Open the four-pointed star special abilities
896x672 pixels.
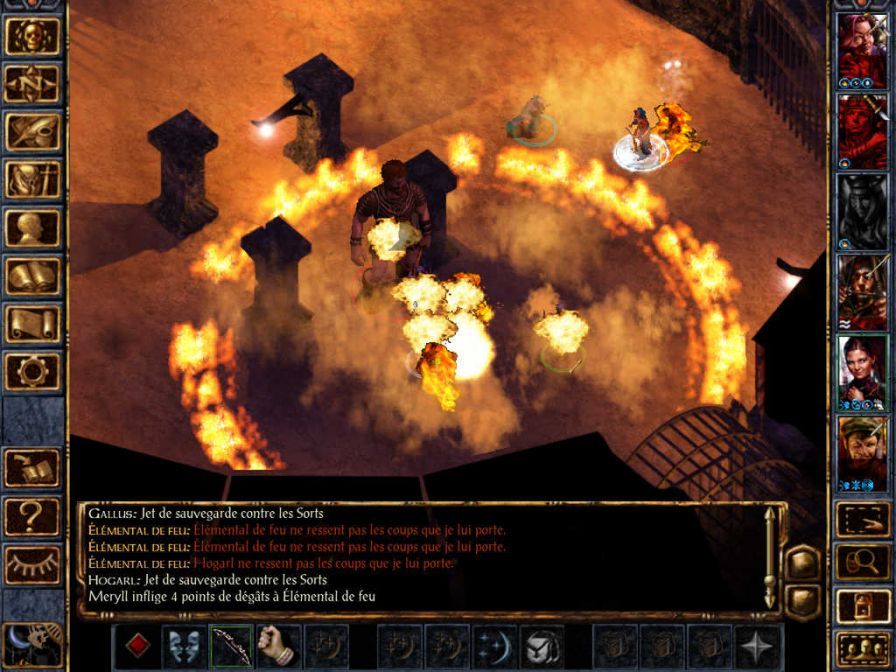(x=759, y=645)
